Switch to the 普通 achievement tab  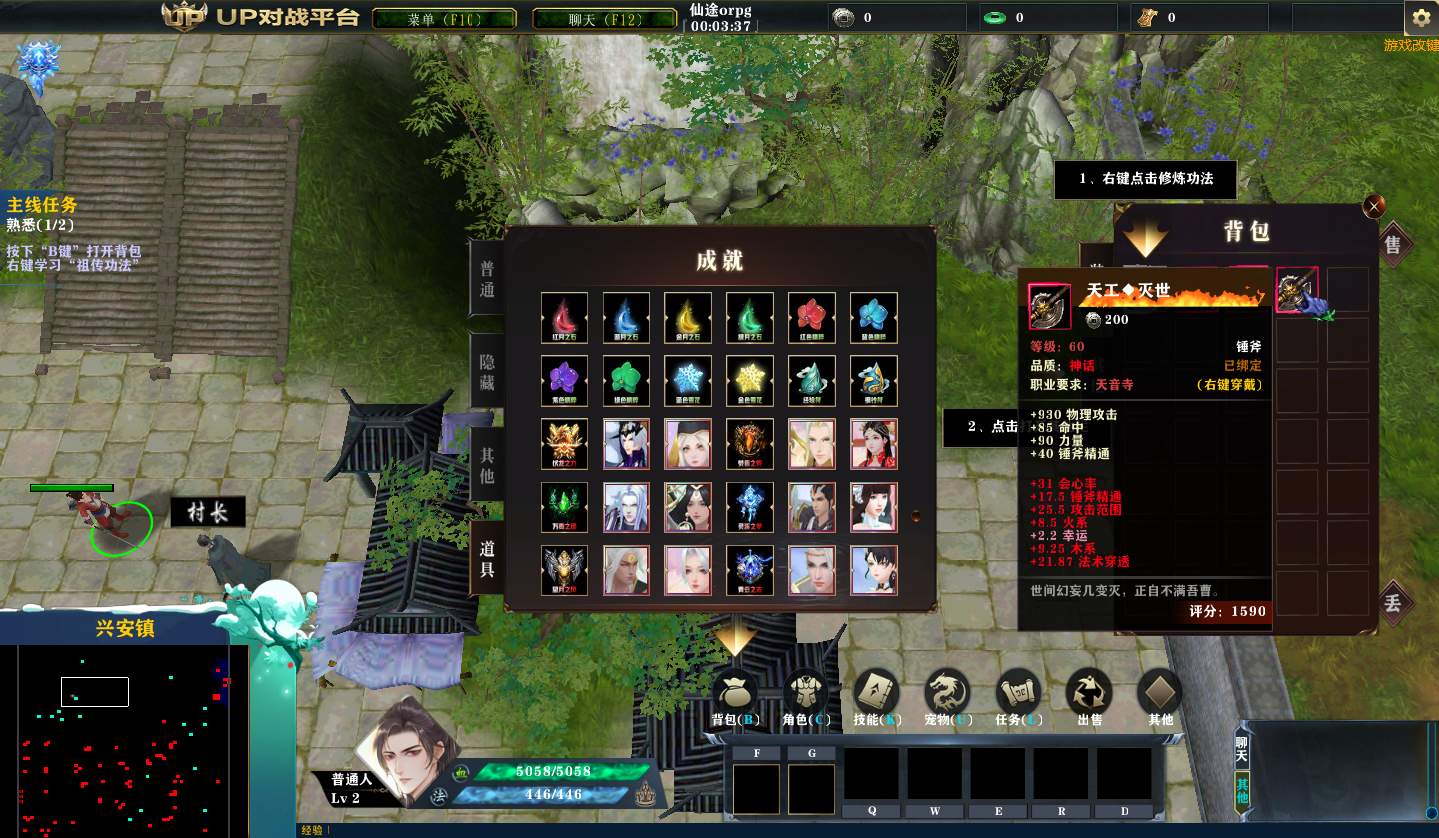point(487,278)
